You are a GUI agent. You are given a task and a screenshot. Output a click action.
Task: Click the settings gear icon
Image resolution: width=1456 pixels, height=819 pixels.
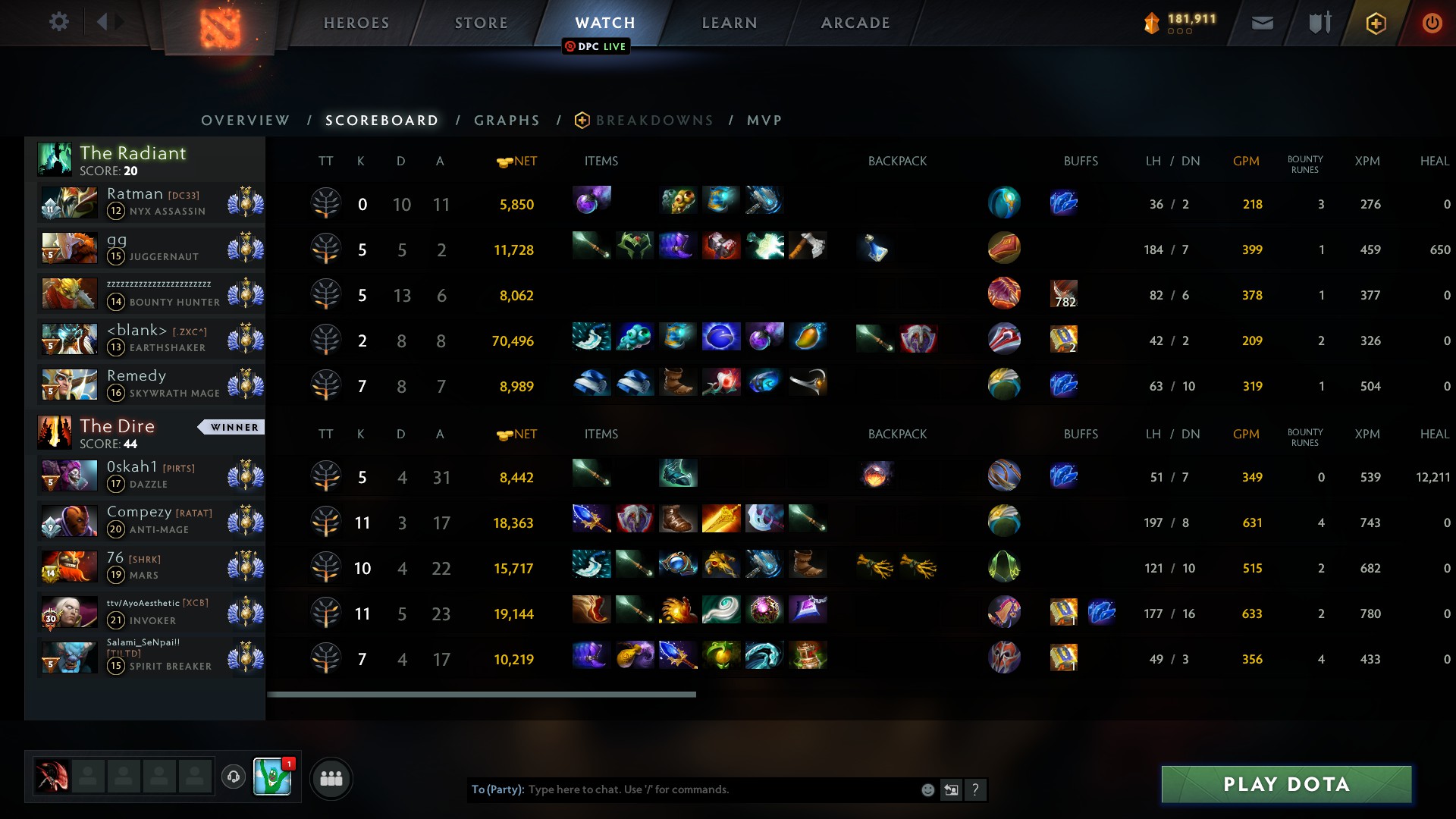click(59, 21)
